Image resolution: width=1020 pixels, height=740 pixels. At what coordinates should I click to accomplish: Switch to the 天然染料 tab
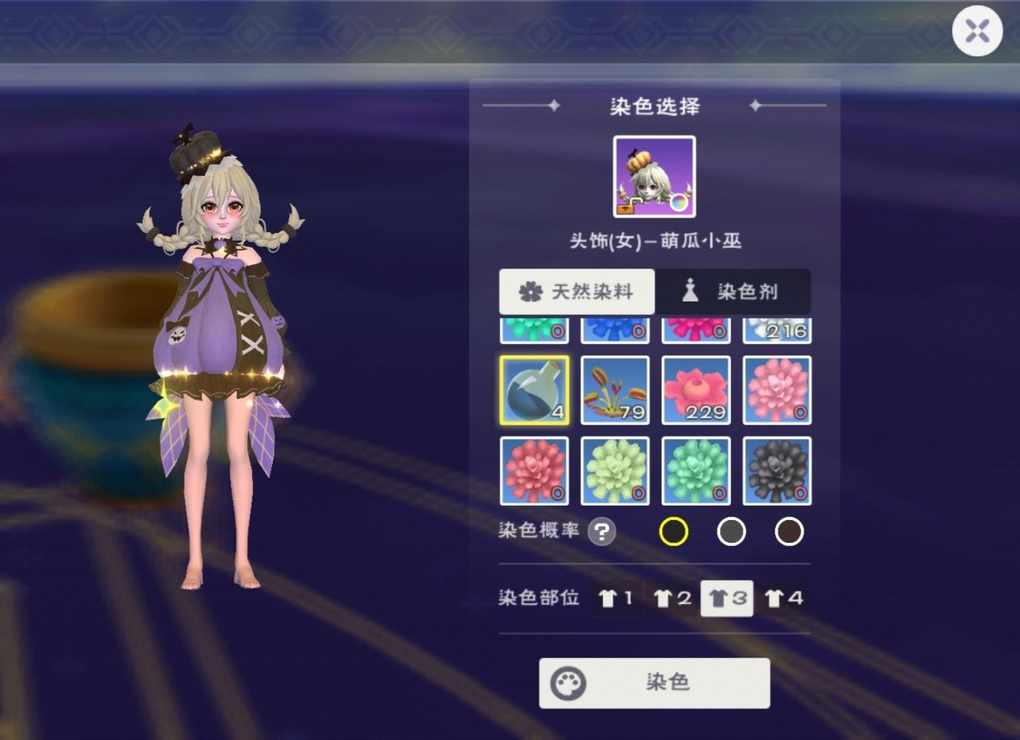(x=577, y=292)
